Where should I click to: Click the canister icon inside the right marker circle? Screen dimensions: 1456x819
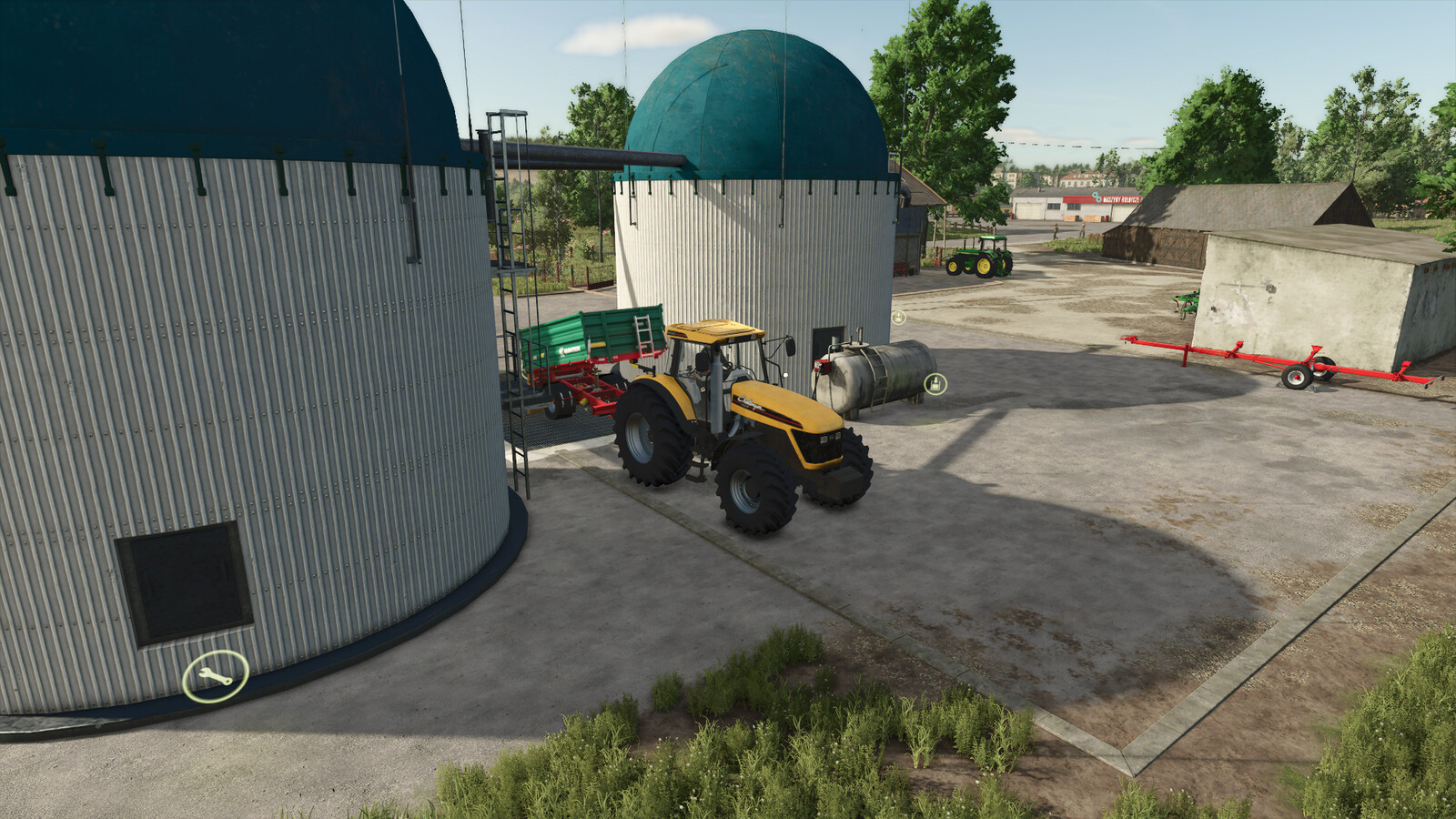point(935,384)
